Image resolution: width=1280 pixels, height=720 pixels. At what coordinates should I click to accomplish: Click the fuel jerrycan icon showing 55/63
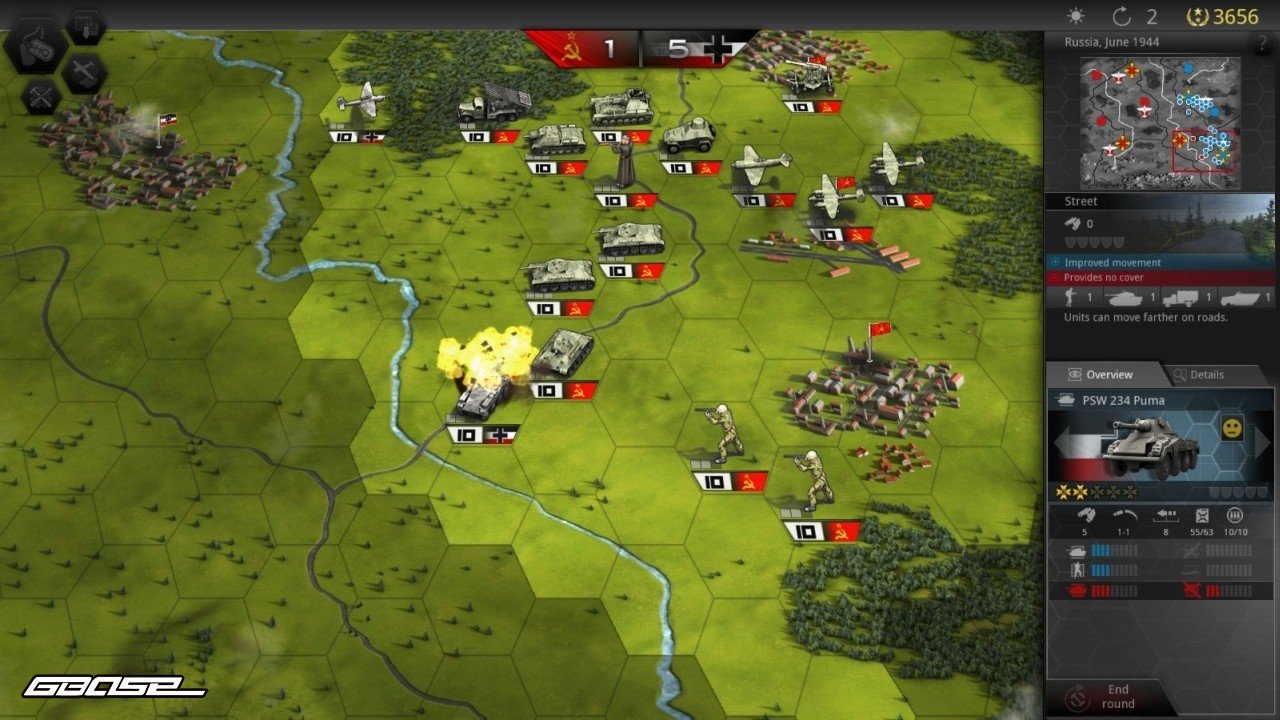tap(1202, 516)
